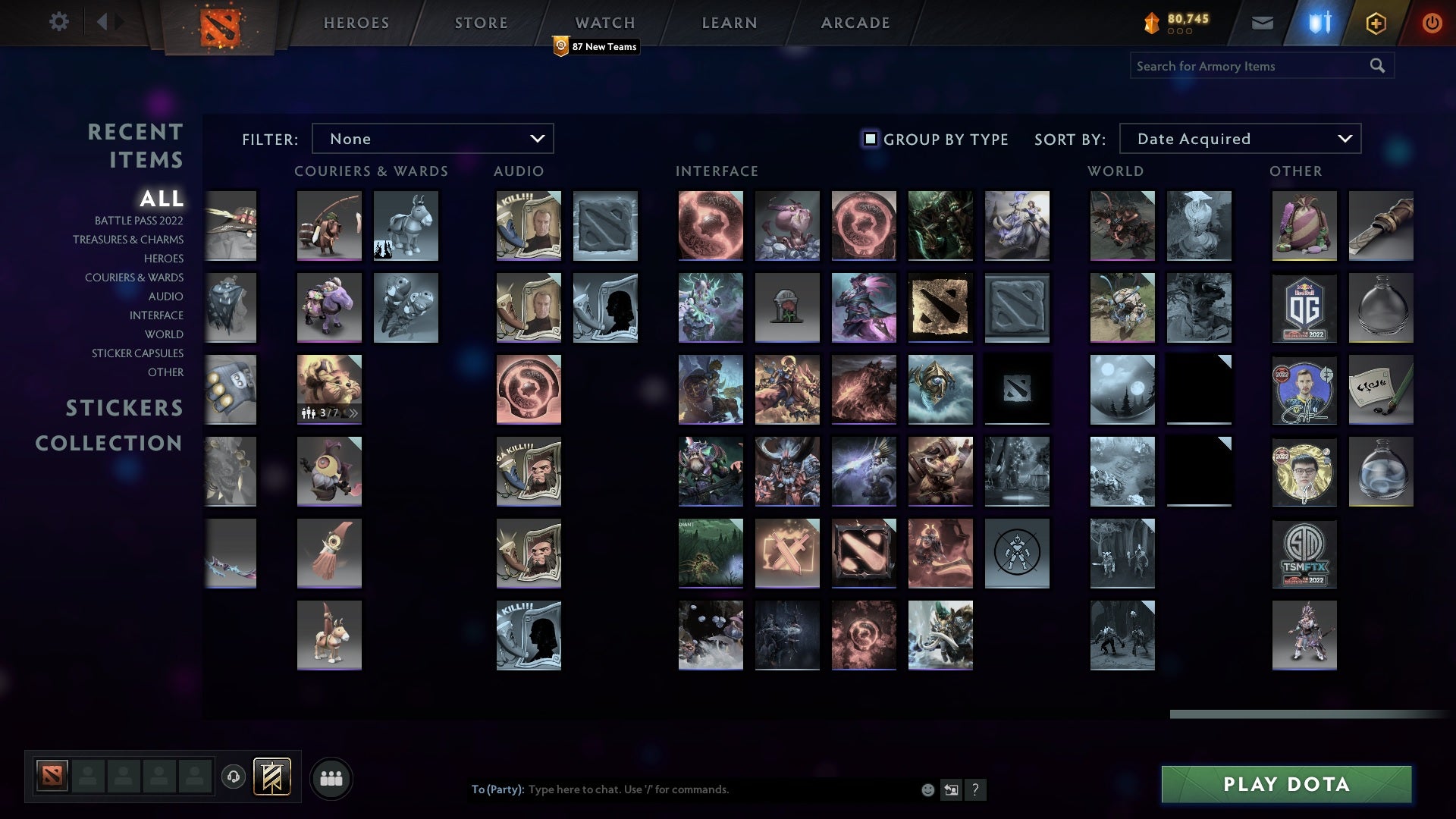Open the Sort By Date Acquired dropdown

point(1239,138)
